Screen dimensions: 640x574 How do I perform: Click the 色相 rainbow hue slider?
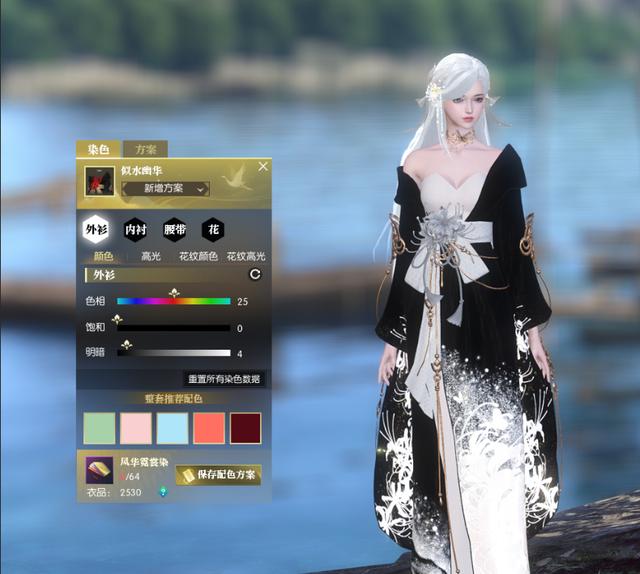pos(174,300)
